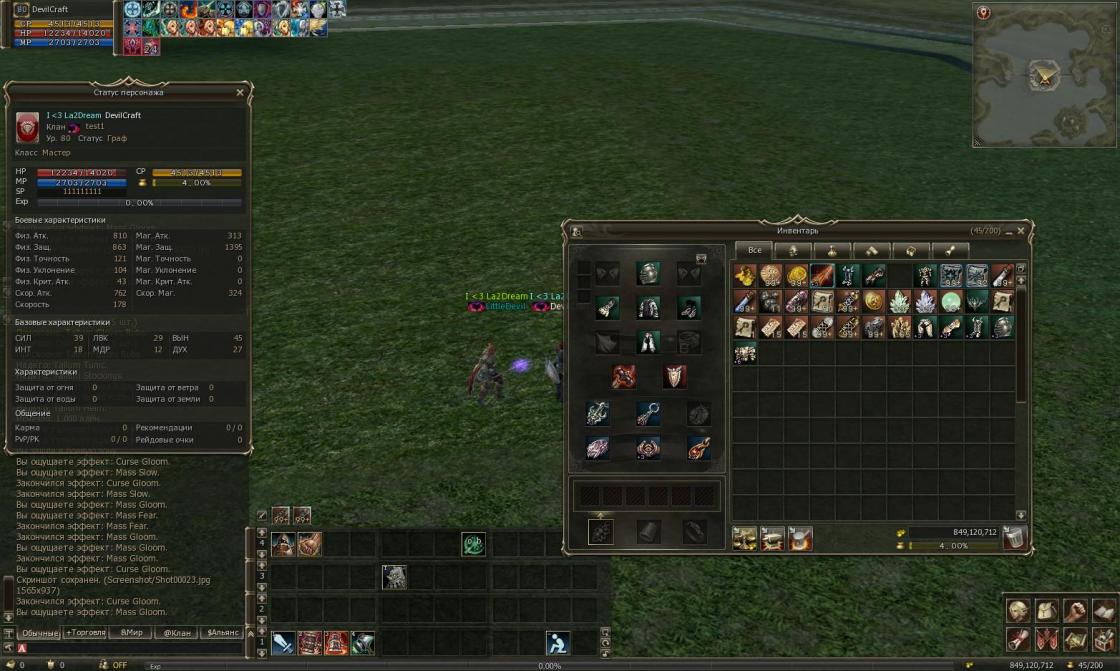Activate the sword attack hotbar skill
Screen dimensions: 1120x671
[283, 643]
